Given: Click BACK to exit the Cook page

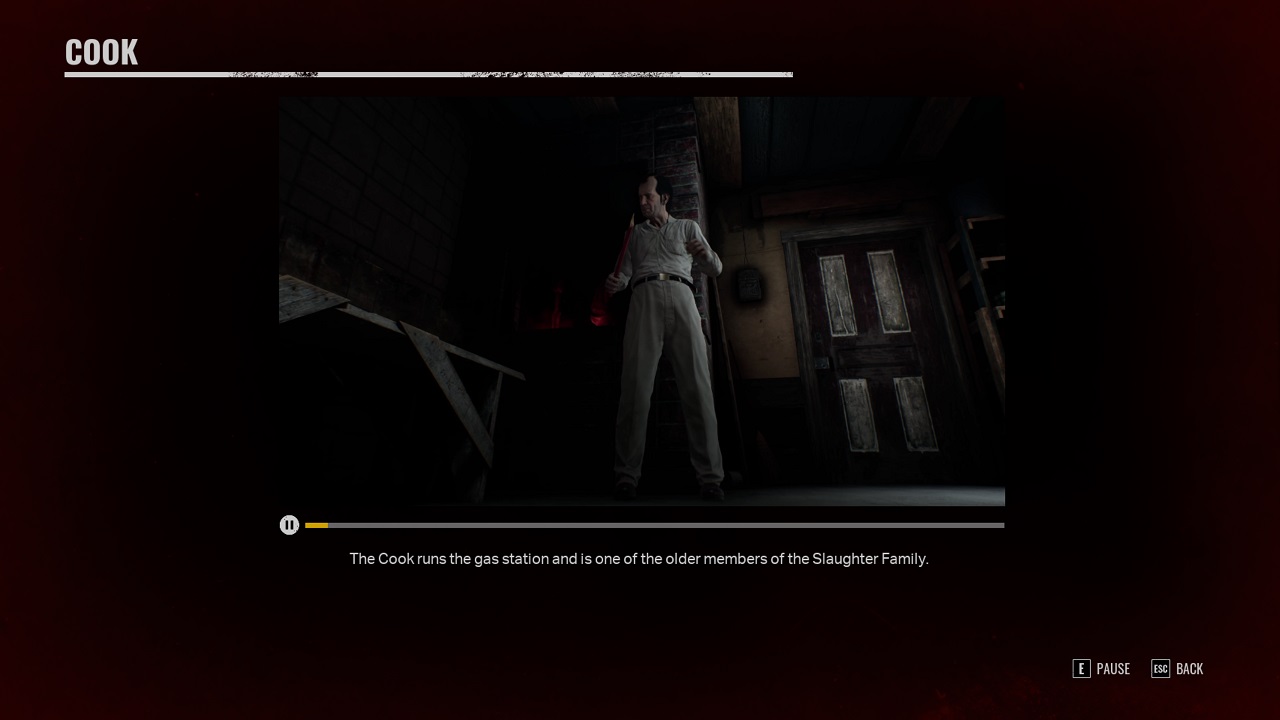Looking at the screenshot, I should pyautogui.click(x=1190, y=669).
